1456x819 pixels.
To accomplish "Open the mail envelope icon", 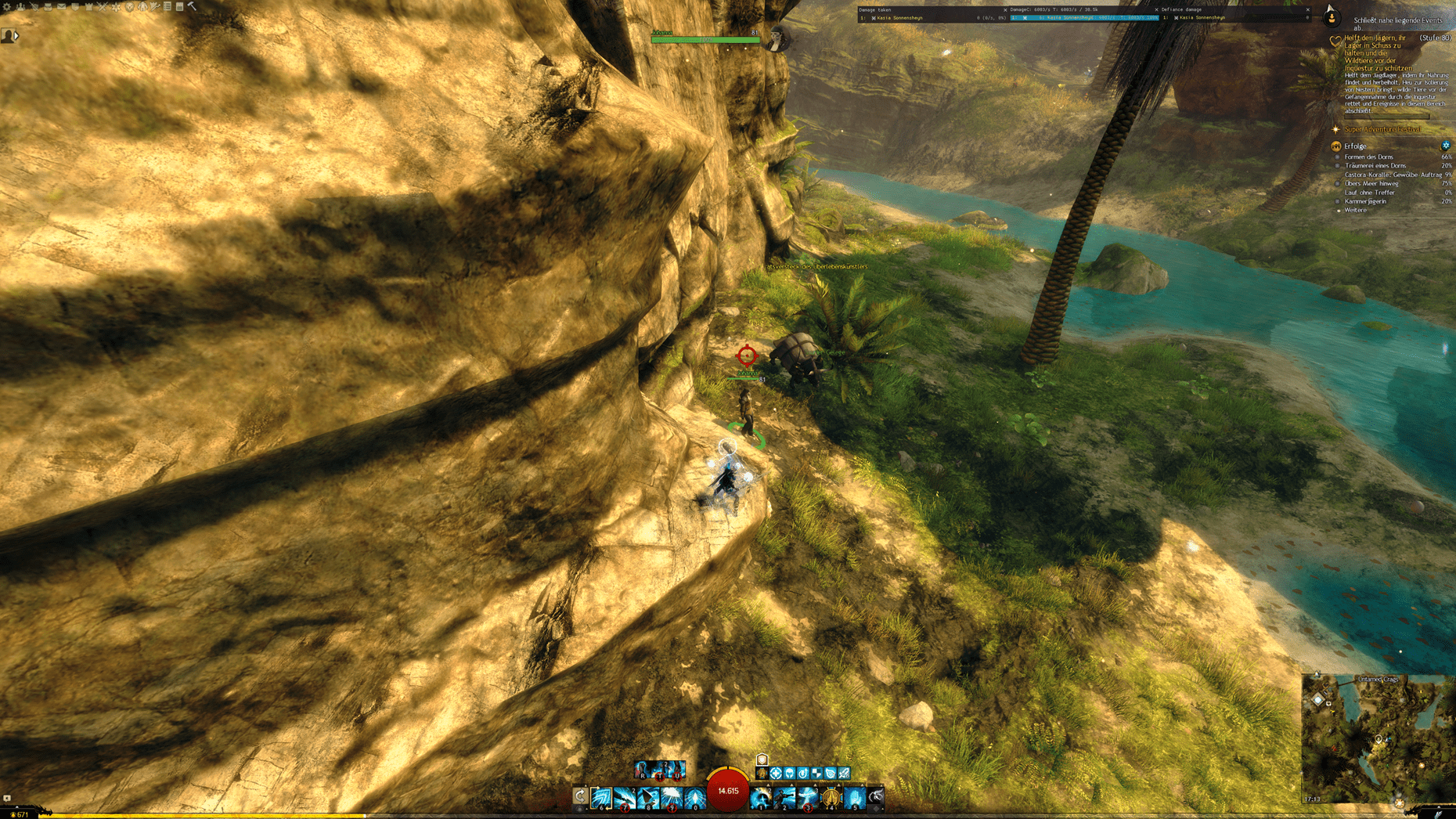I will click(x=61, y=6).
